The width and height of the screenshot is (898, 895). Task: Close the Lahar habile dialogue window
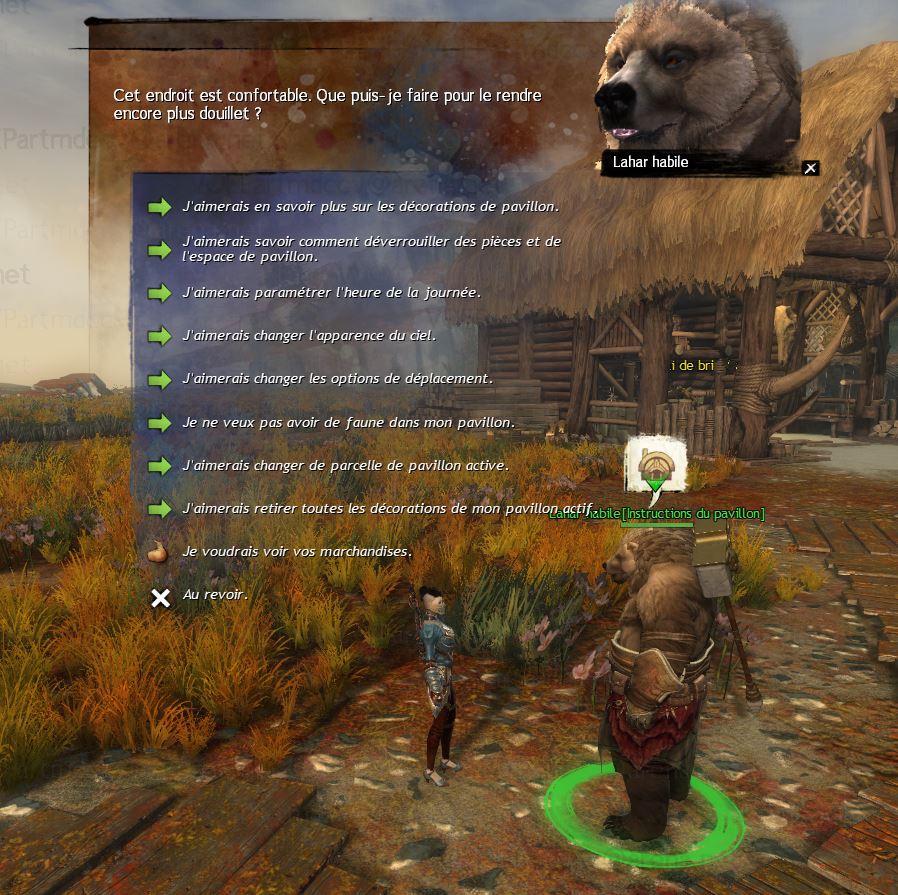click(811, 168)
